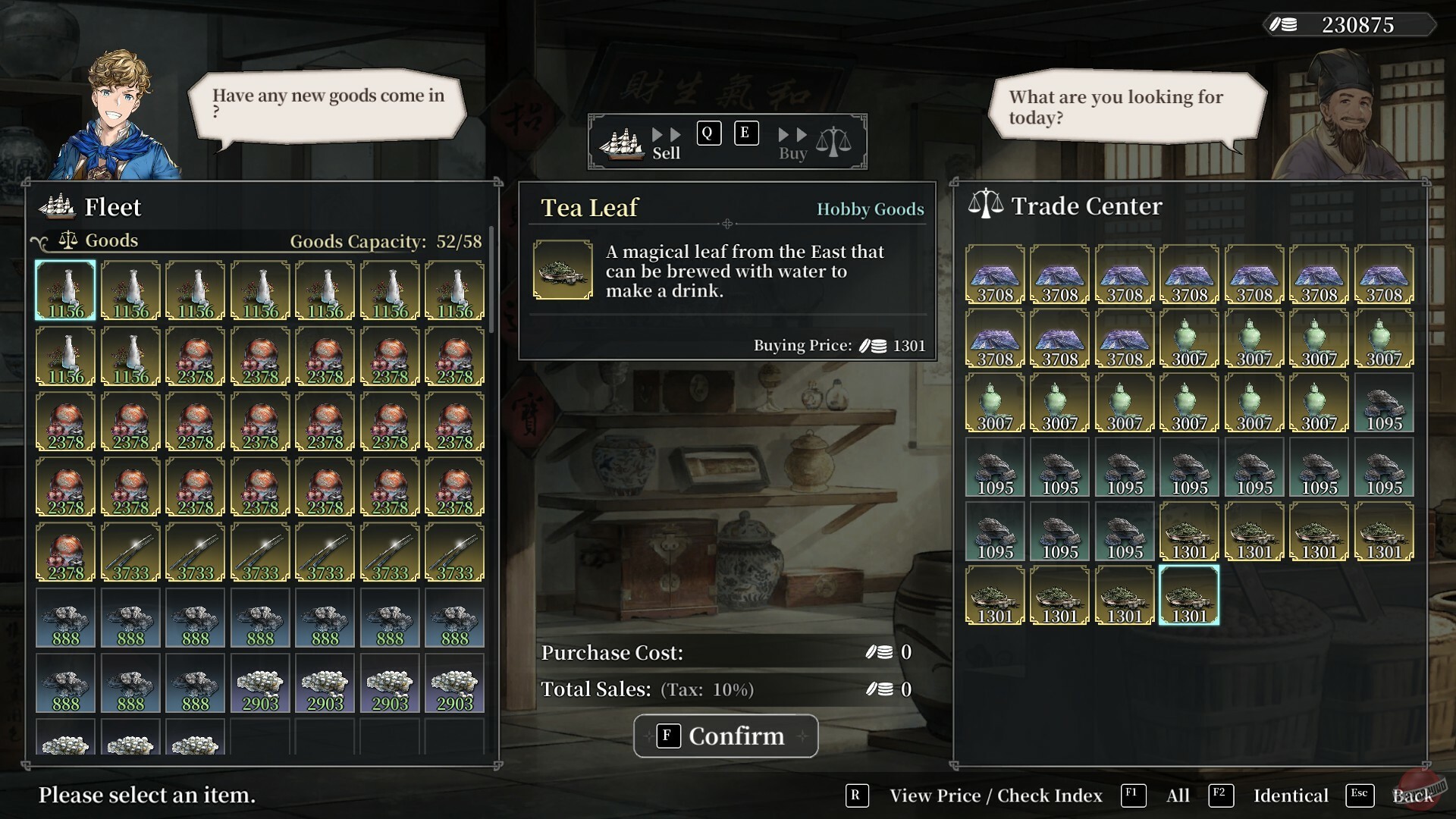Confirm the trade transaction
1456x819 pixels.
[726, 736]
